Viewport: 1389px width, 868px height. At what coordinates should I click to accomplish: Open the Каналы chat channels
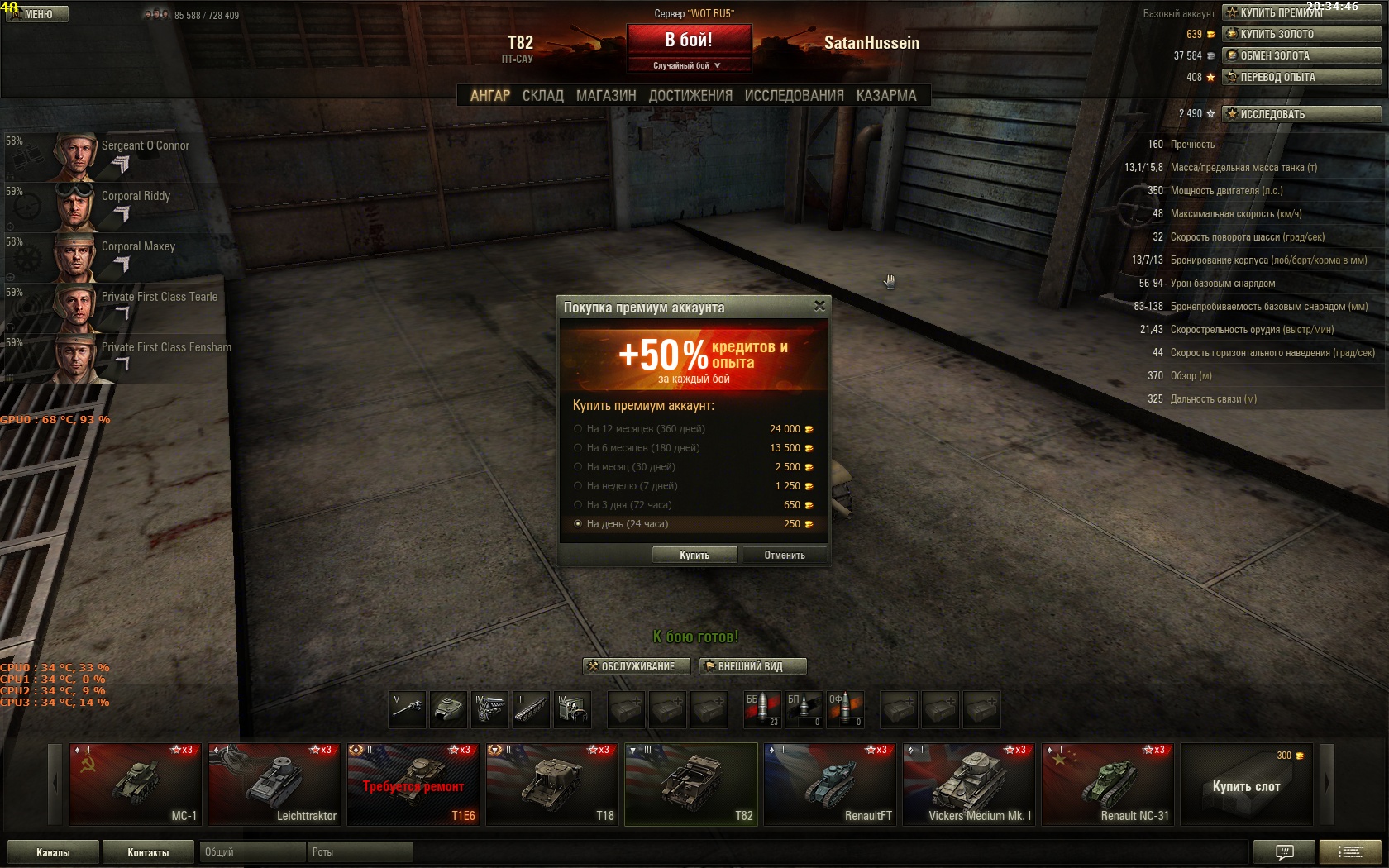(53, 852)
